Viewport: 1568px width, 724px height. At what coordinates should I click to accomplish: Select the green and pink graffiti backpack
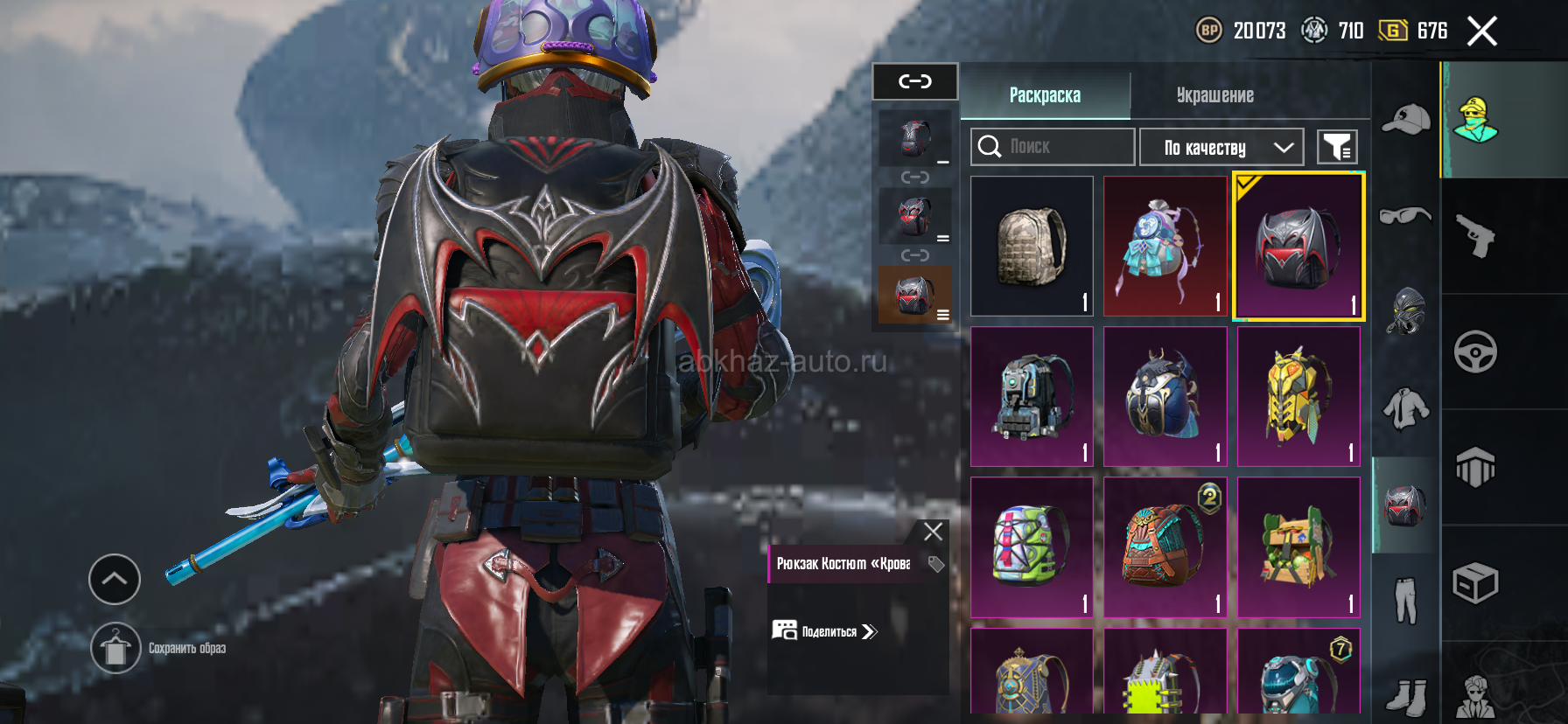(1032, 547)
